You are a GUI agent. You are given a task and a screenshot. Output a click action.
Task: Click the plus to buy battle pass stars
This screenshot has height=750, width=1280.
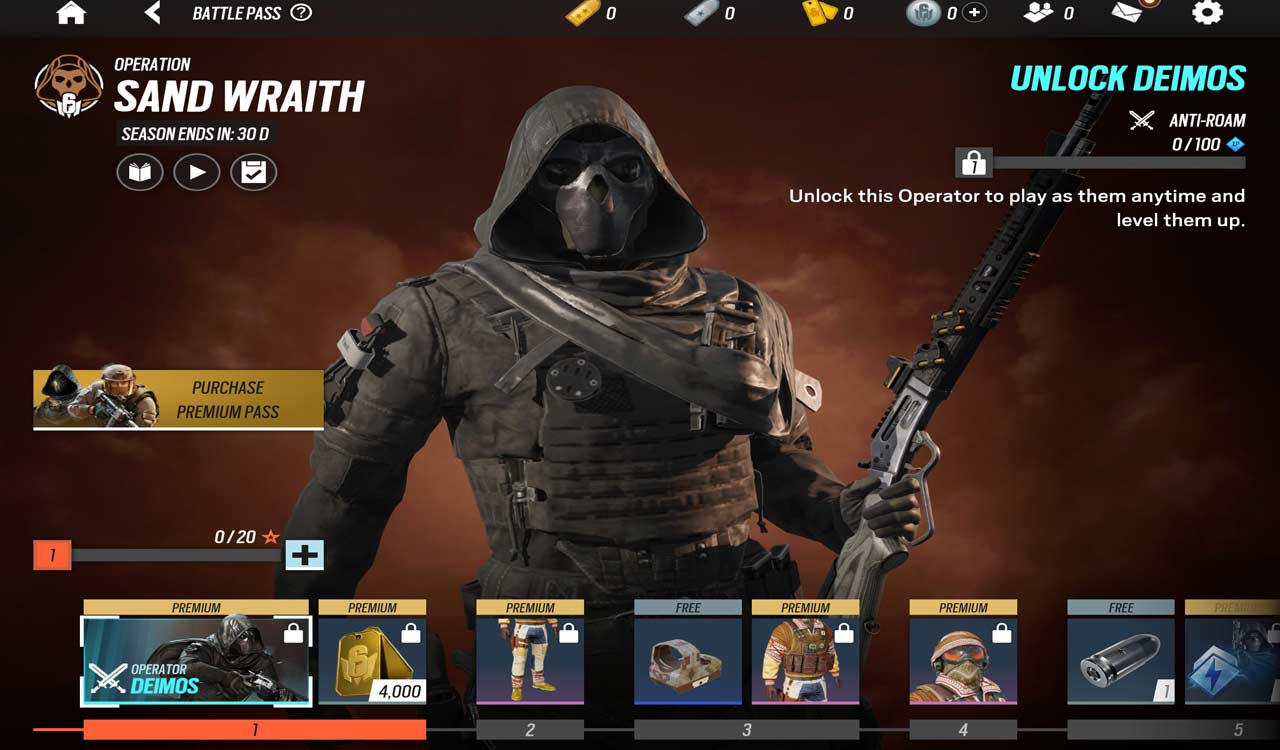coord(304,555)
